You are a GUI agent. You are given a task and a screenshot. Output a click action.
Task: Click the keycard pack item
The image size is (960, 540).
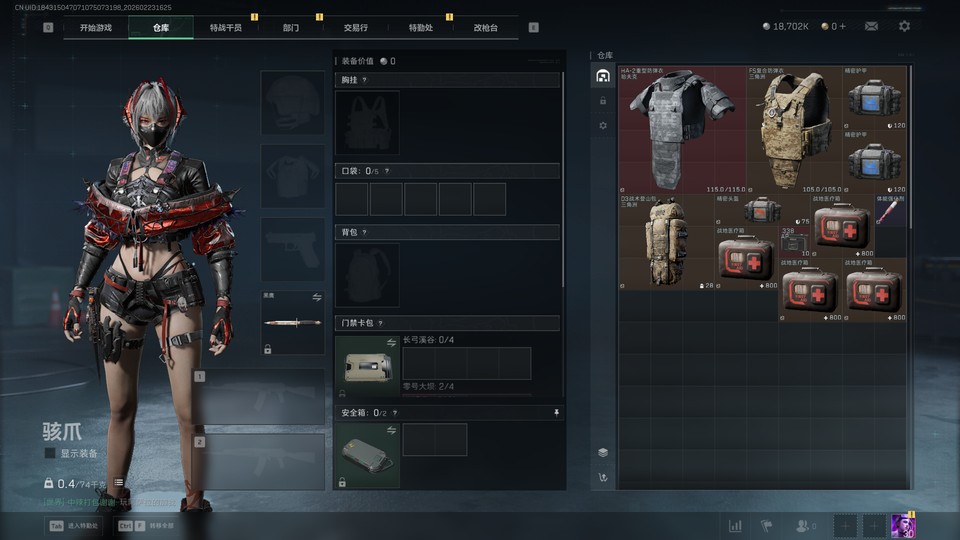click(367, 367)
